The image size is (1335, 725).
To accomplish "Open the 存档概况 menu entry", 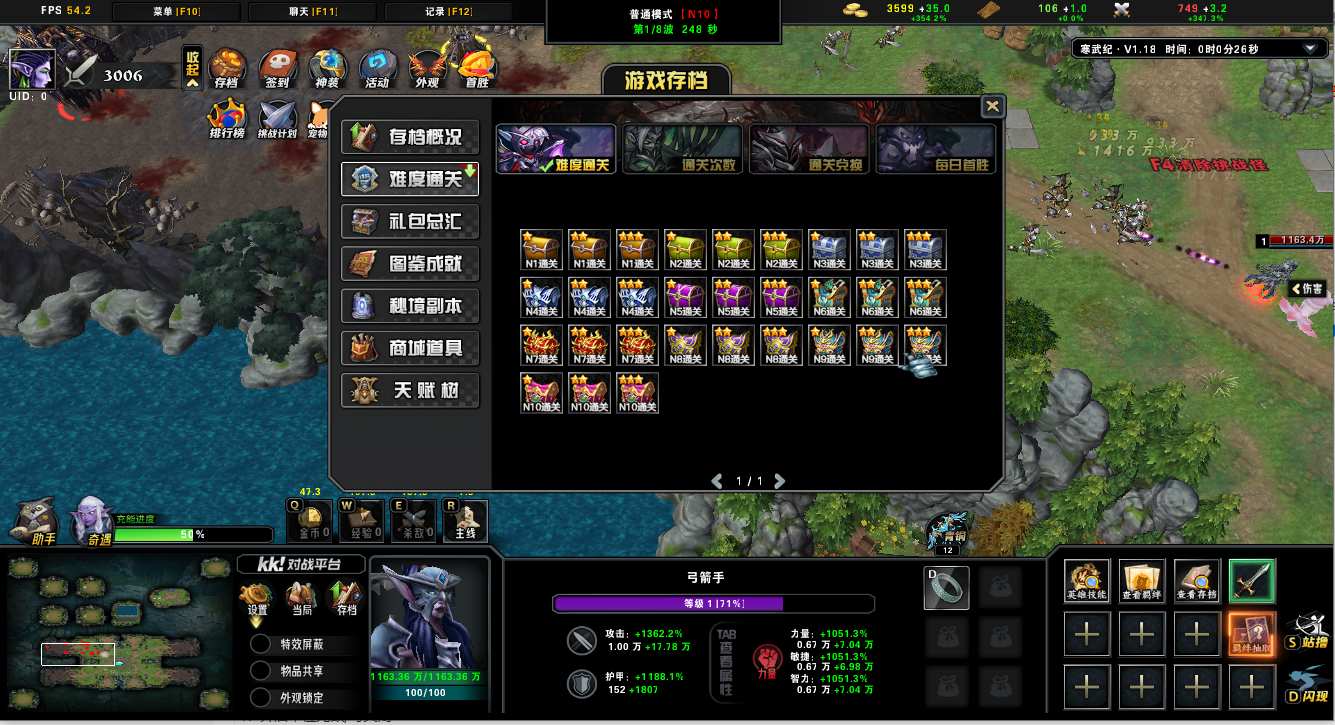I will (x=410, y=137).
